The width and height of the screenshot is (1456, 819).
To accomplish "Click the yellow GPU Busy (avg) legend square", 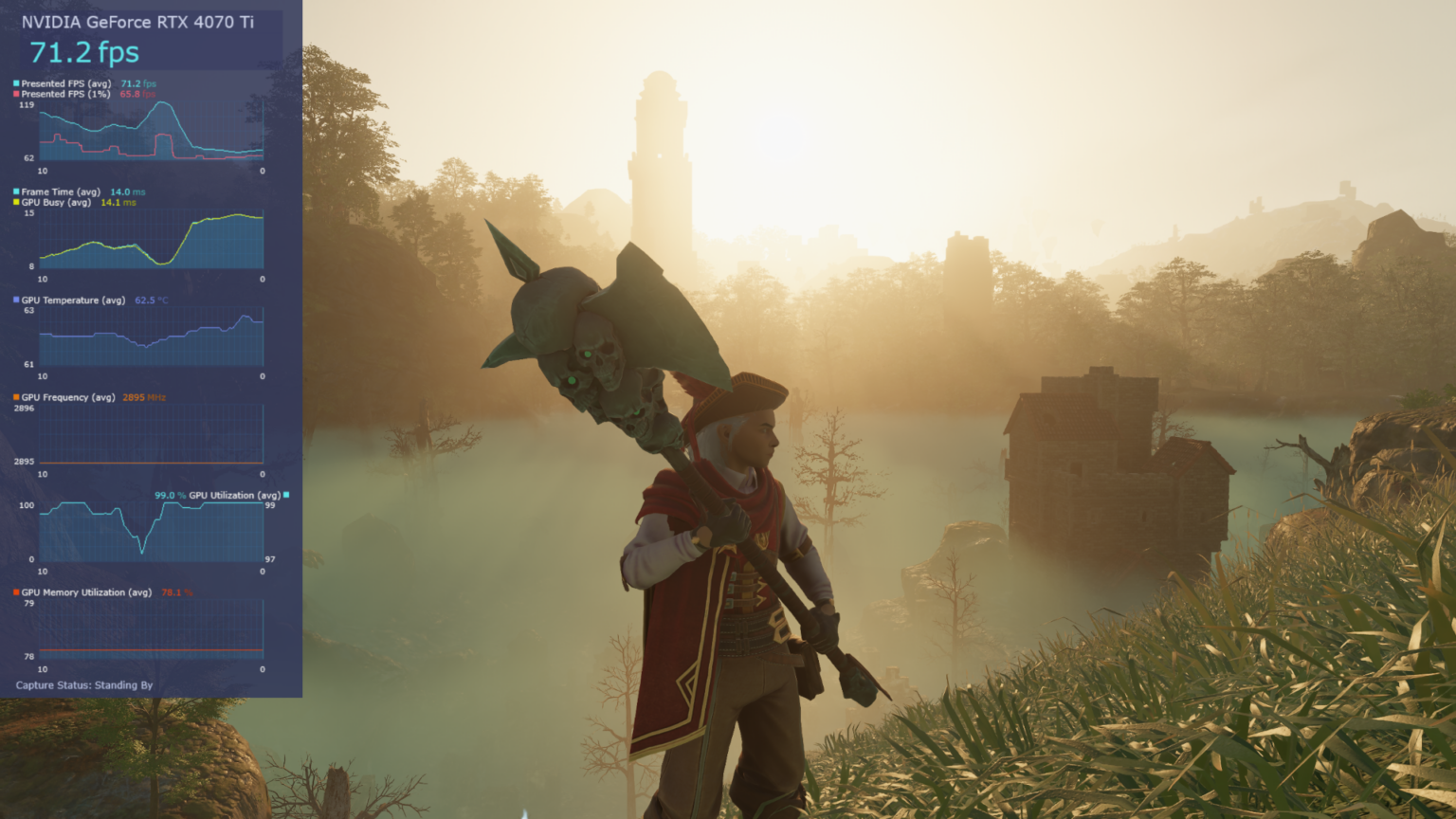I will pyautogui.click(x=14, y=202).
